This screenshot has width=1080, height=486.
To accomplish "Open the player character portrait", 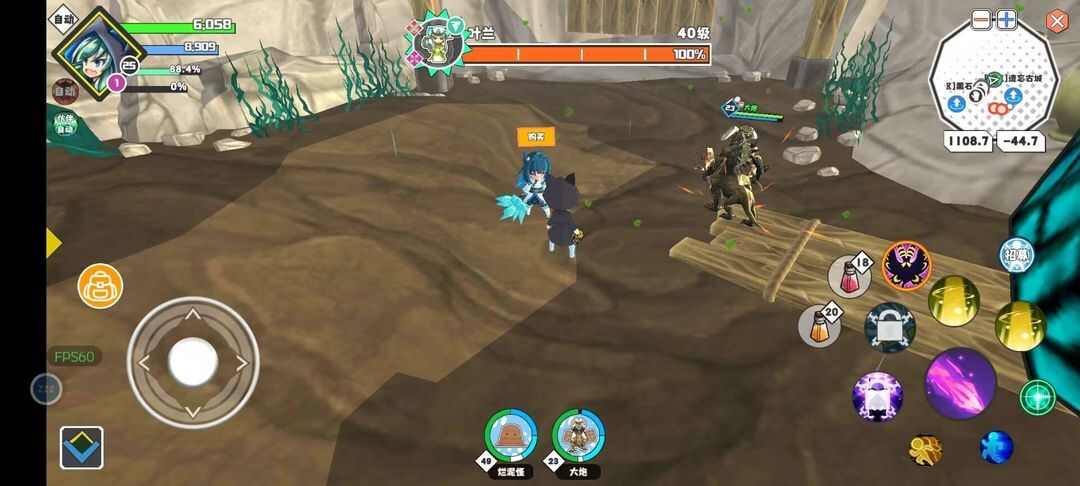I will [x=85, y=52].
